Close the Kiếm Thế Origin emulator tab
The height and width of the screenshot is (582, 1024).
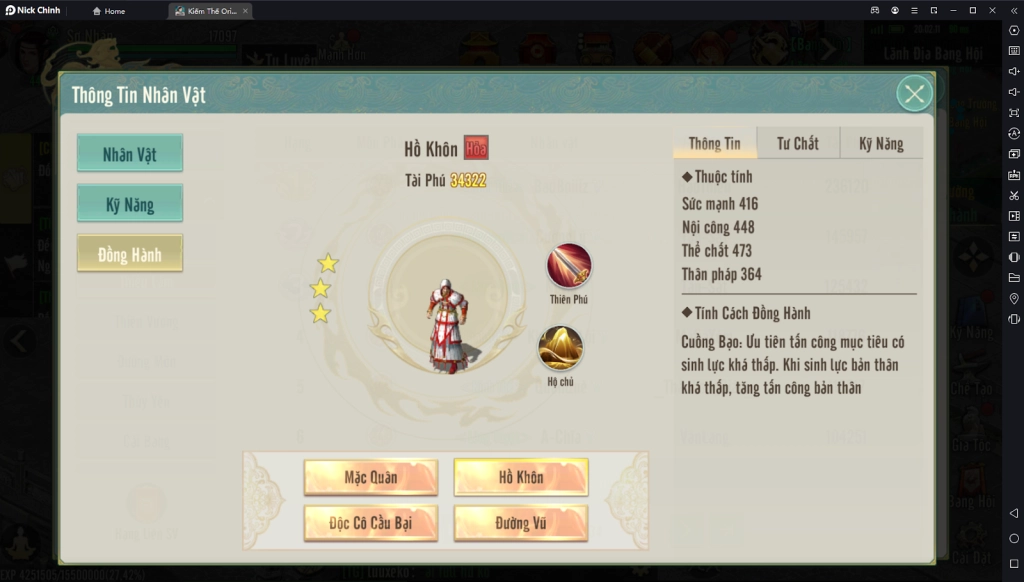(246, 11)
